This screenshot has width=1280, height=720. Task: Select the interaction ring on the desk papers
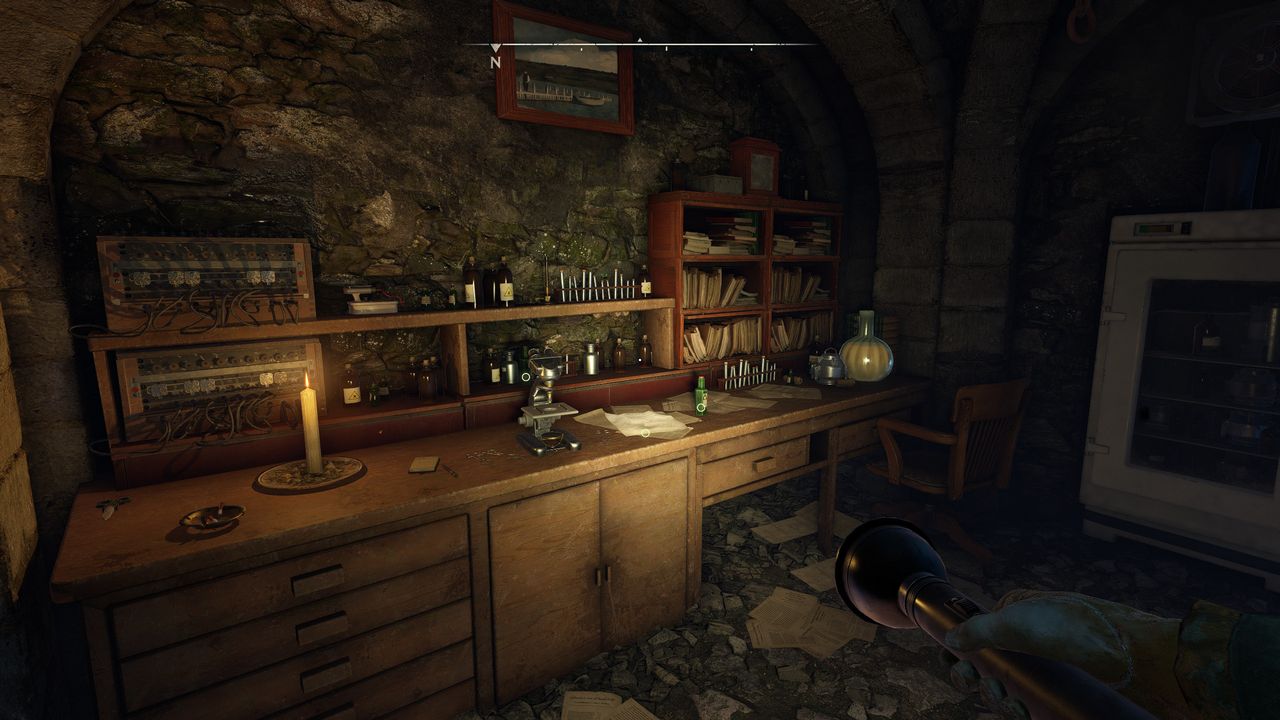pos(646,433)
